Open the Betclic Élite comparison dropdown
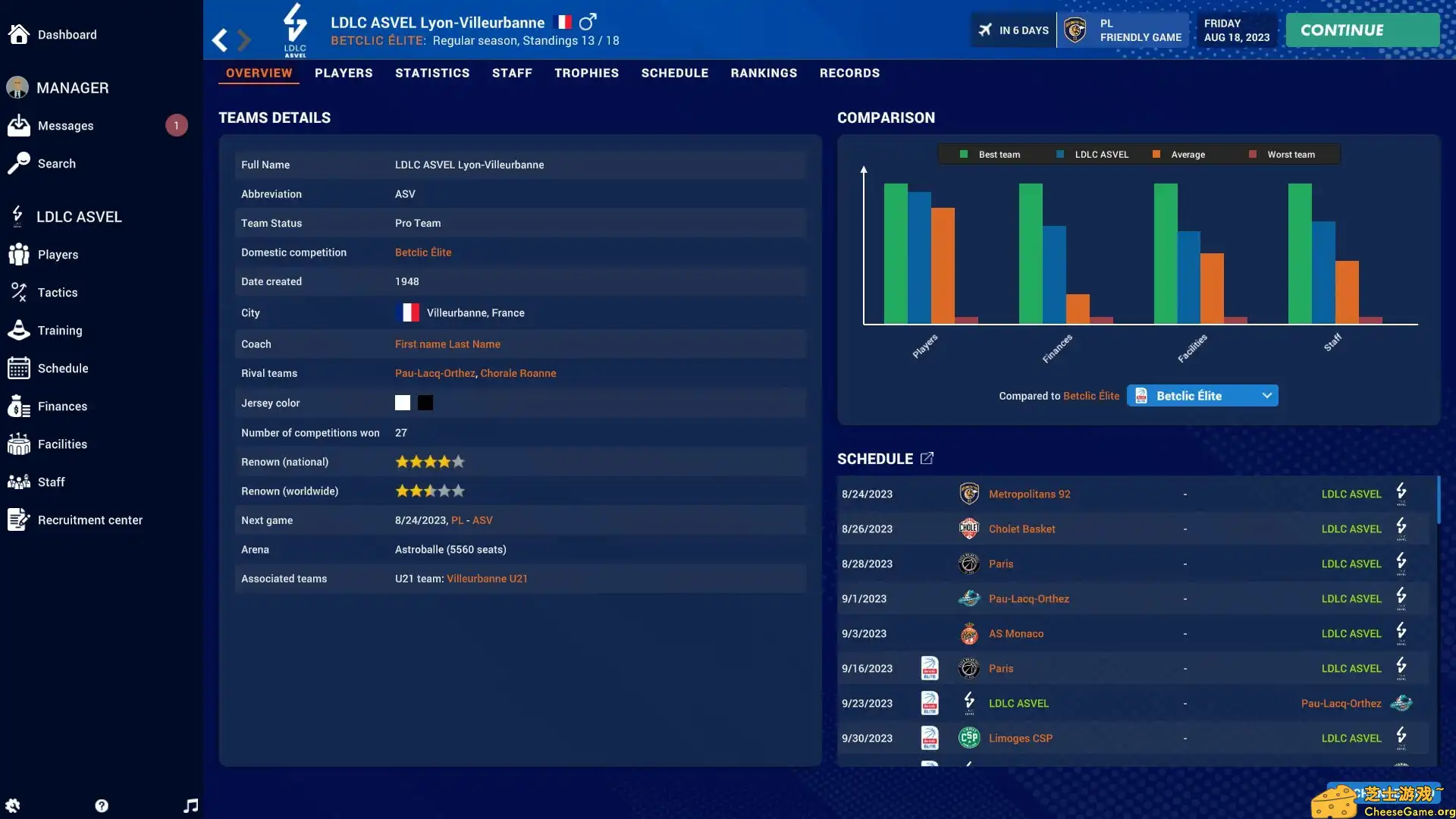 [1202, 395]
